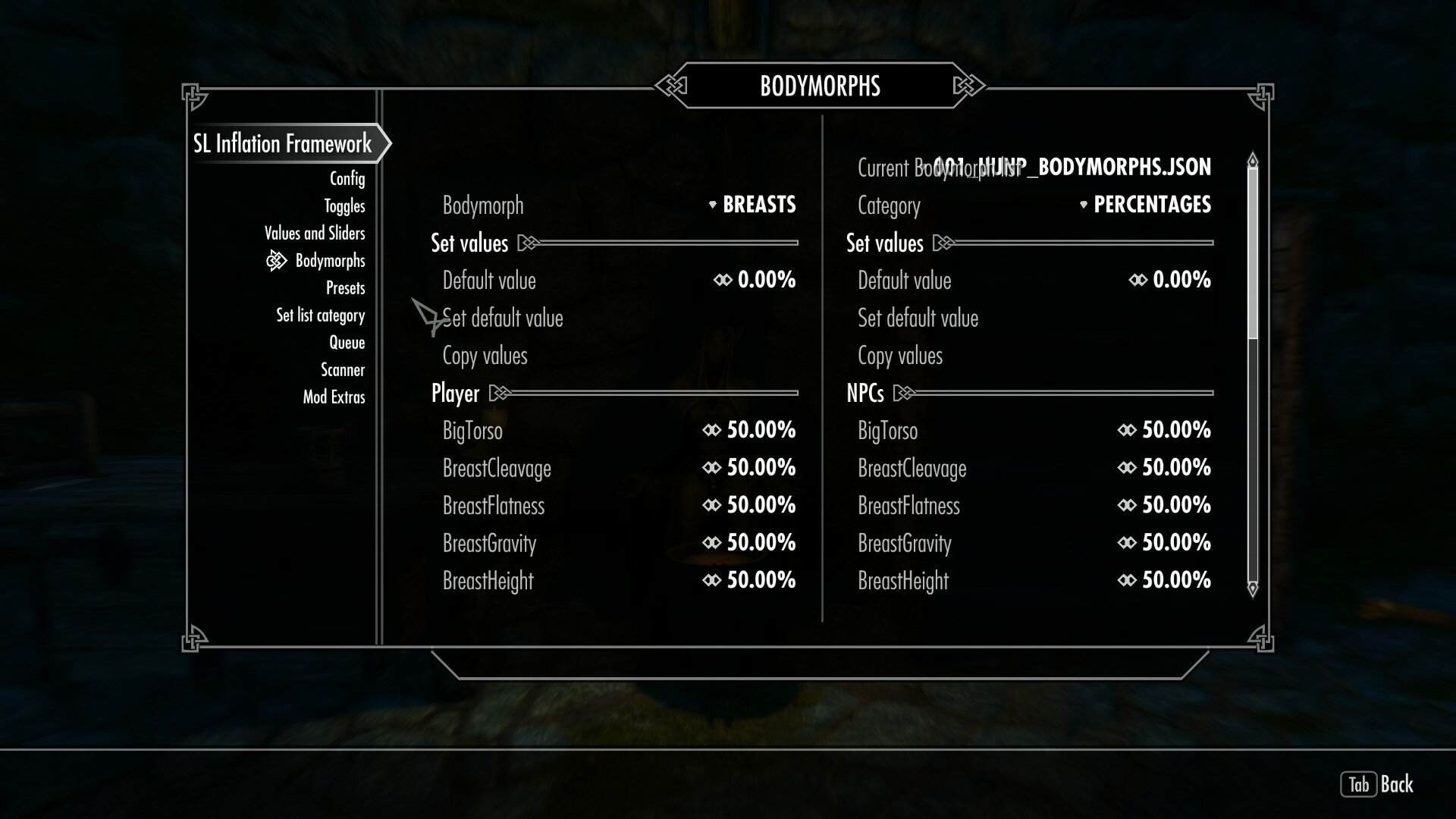Click the slider icon next to Player BigTorso
Viewport: 1456px width, 819px height.
711,430
